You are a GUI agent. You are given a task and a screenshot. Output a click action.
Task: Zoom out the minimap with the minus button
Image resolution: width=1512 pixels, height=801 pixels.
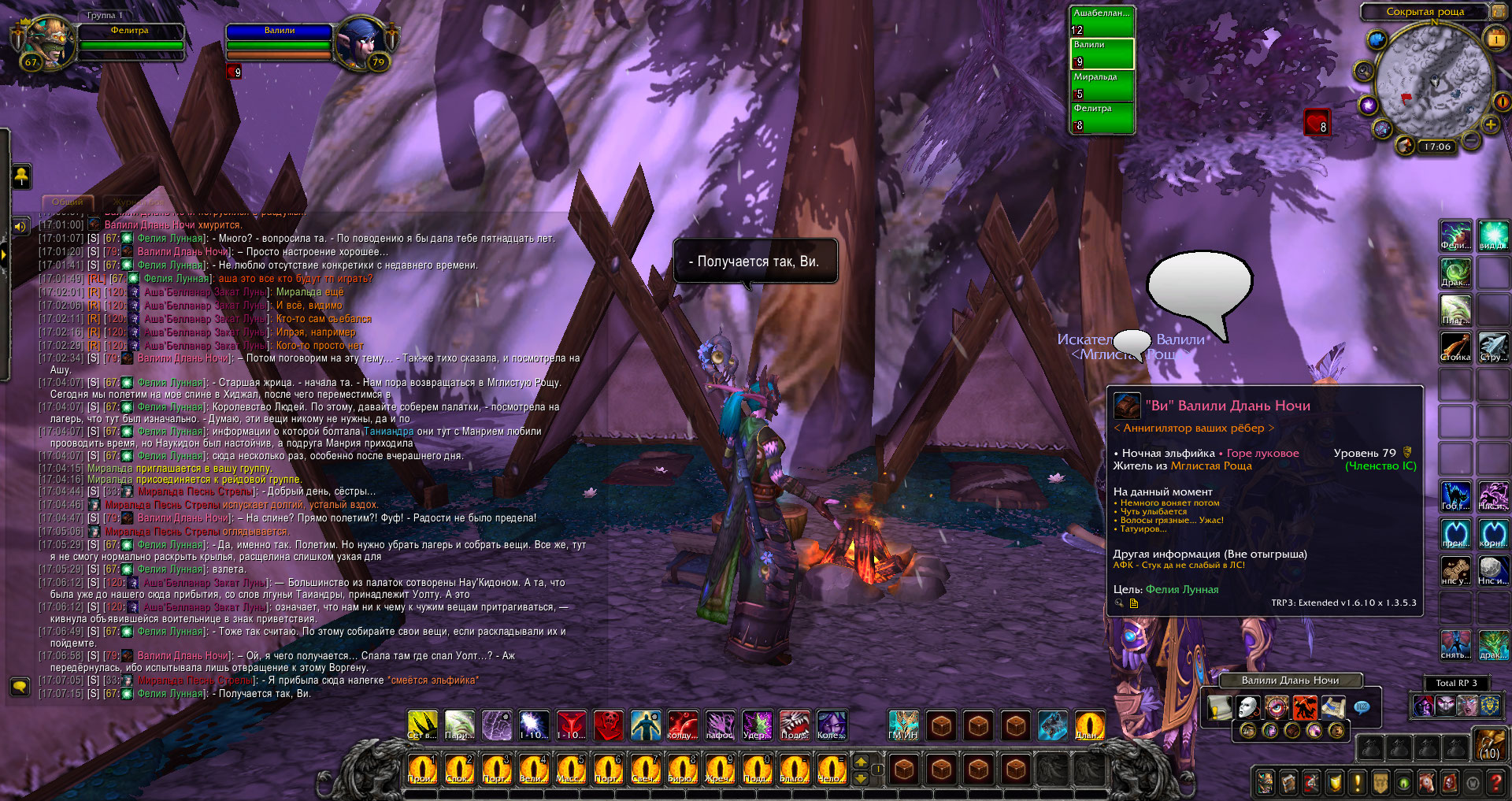(x=1469, y=141)
